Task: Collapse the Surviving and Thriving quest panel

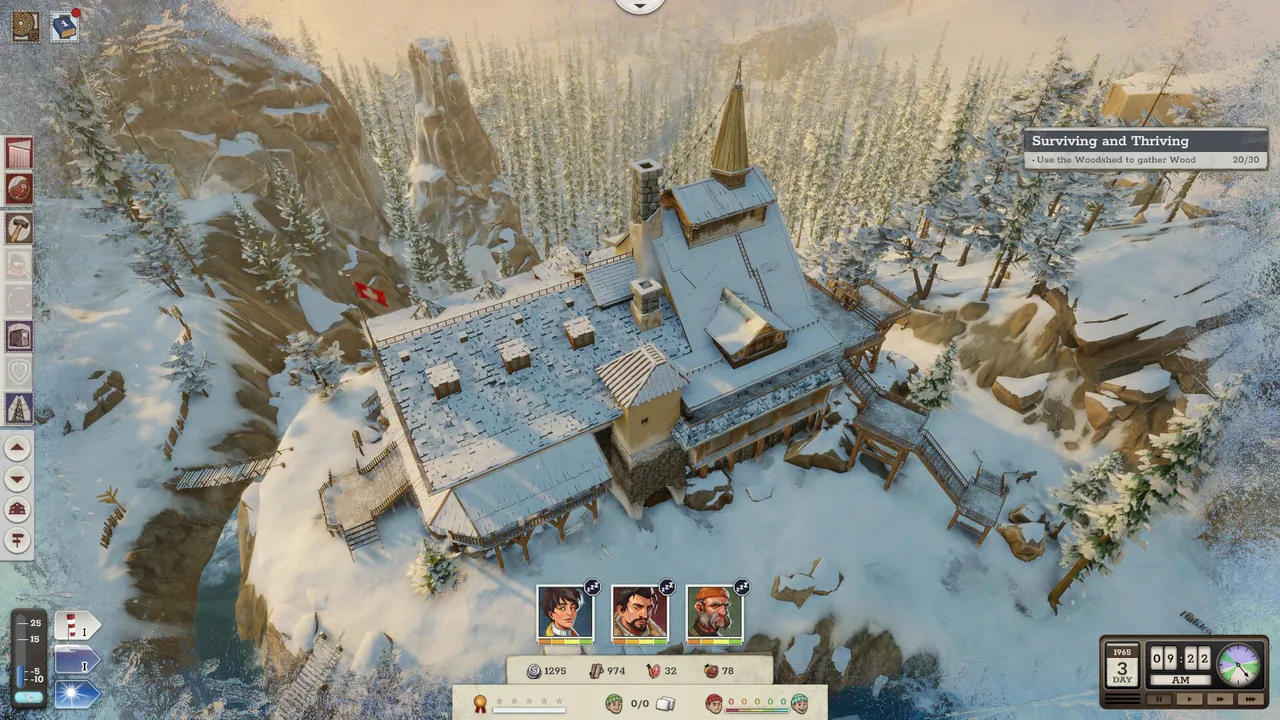Action: coord(1143,141)
